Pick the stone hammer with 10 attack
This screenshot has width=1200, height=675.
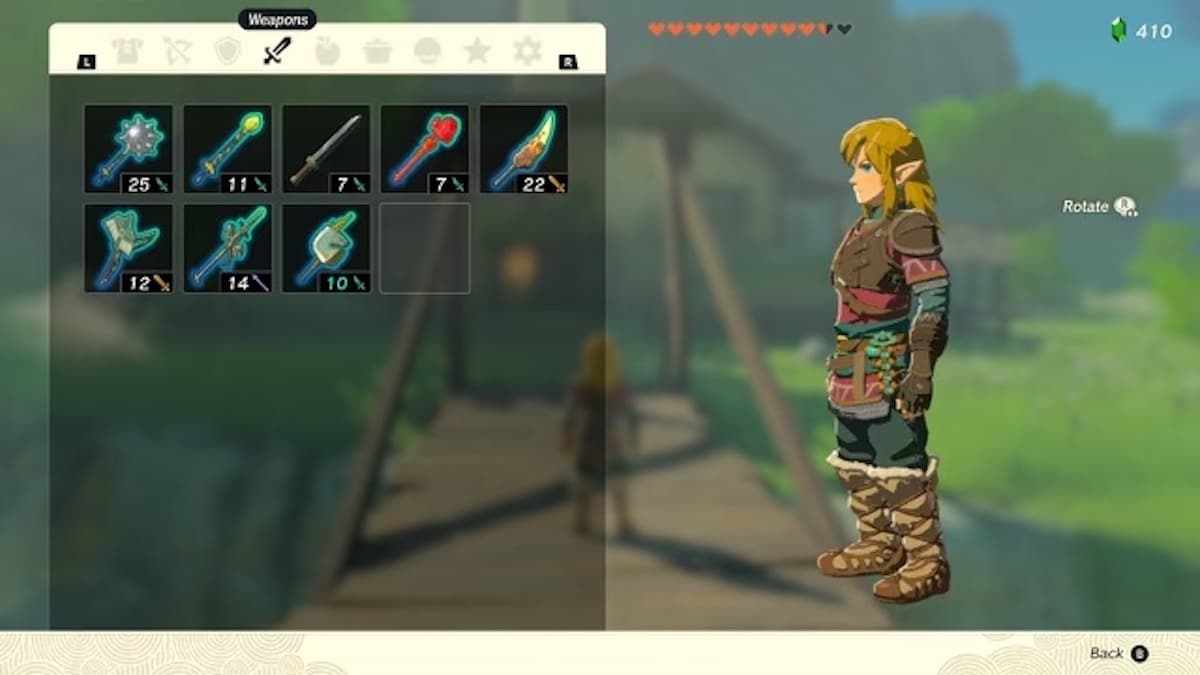pyautogui.click(x=326, y=248)
